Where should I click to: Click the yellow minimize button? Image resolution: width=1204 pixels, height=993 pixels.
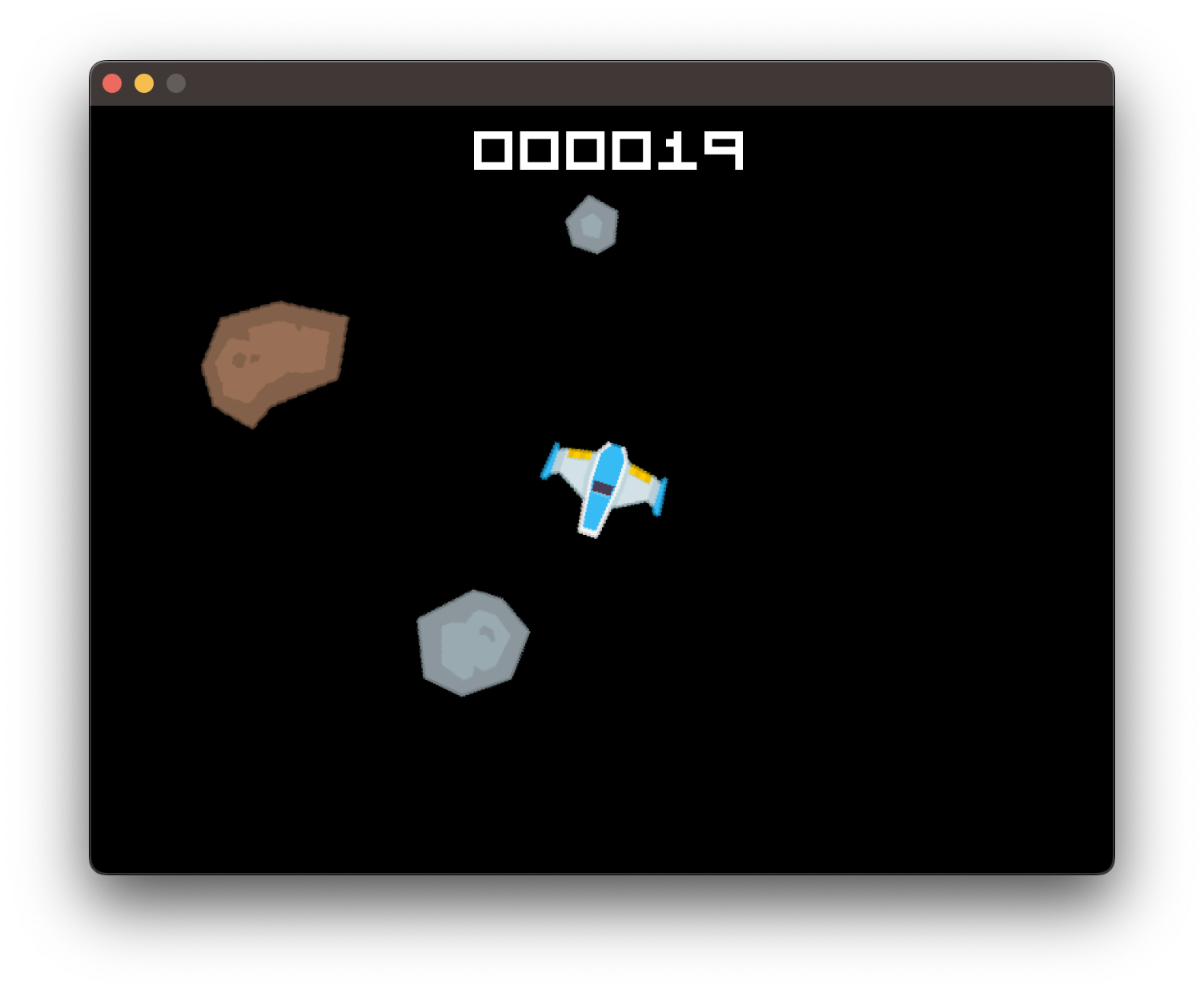(x=144, y=82)
